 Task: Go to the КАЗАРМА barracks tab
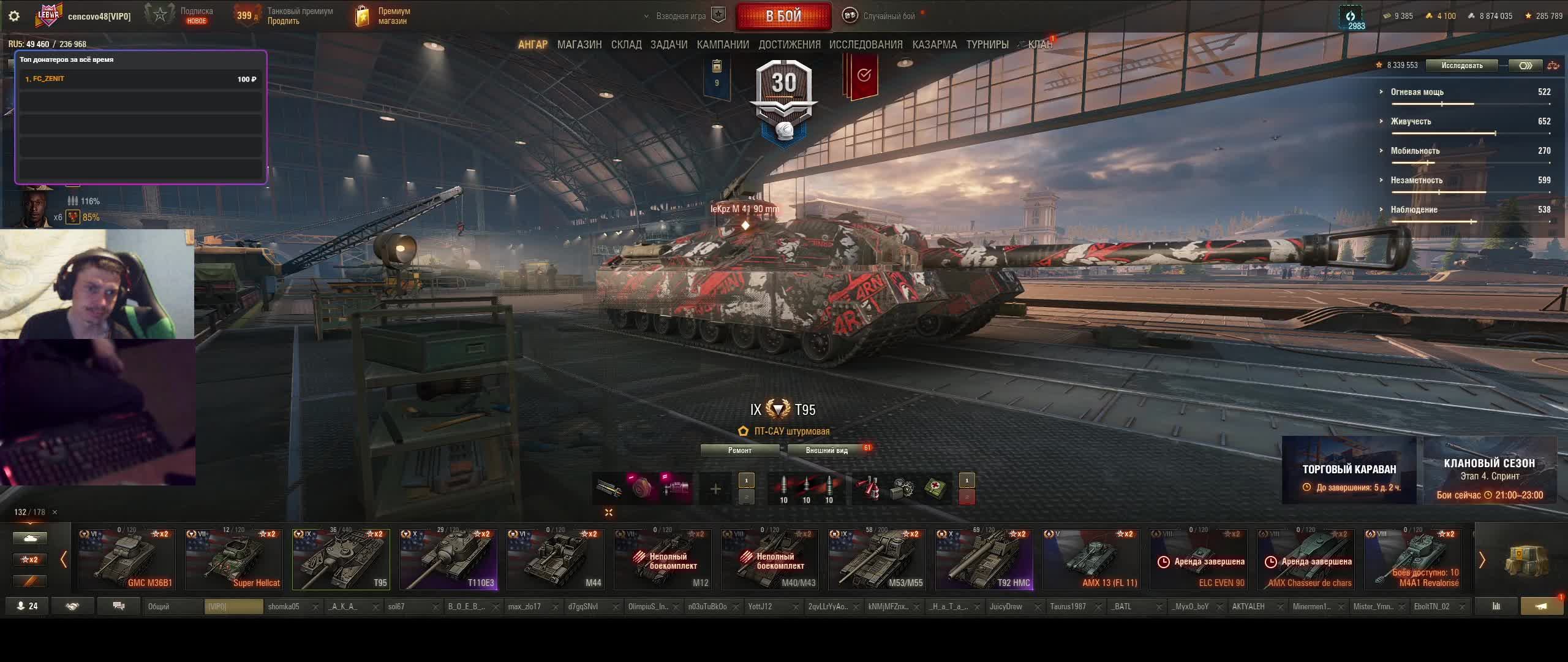934,45
